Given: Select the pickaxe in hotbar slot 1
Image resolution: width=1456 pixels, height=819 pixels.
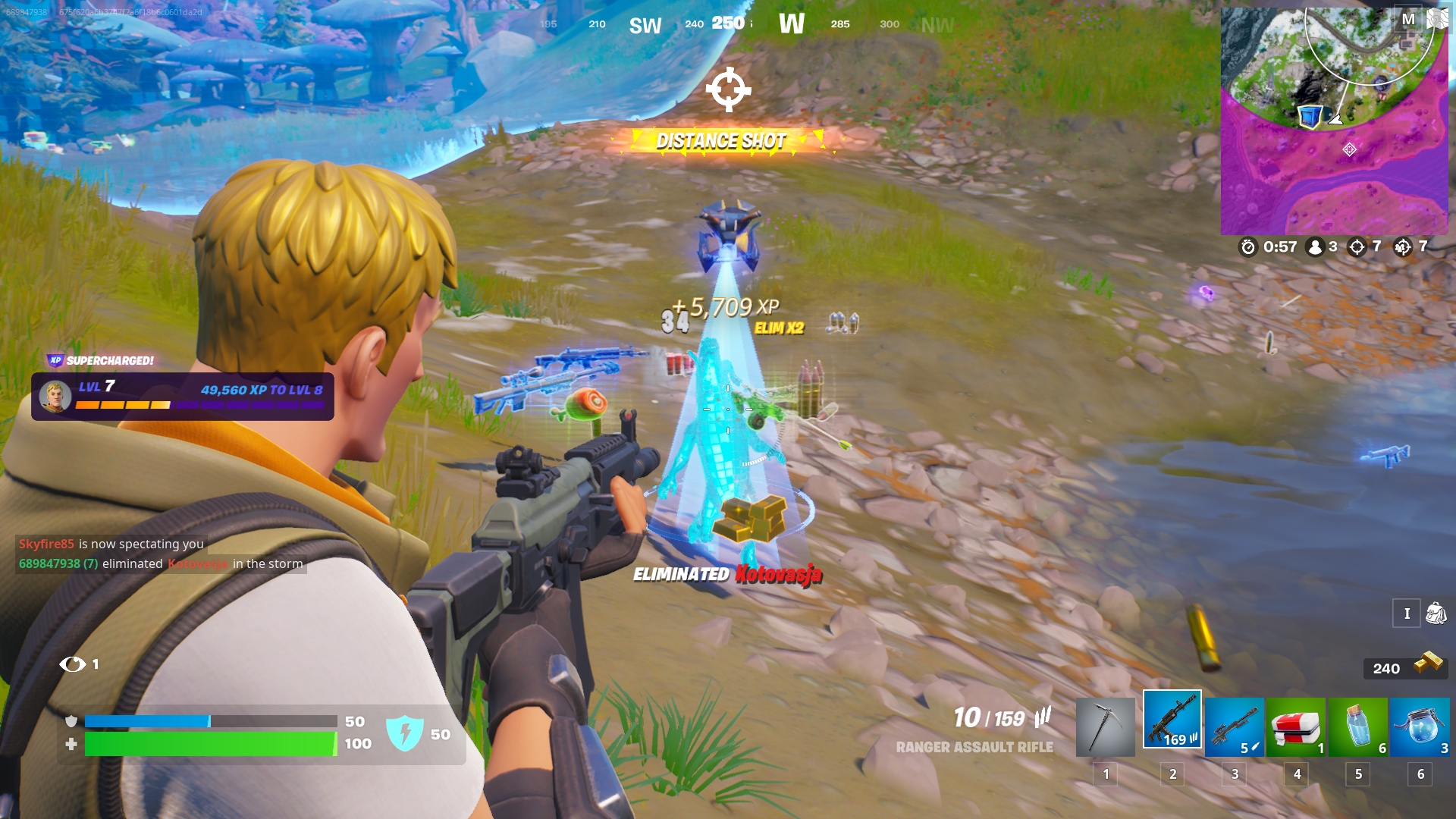Looking at the screenshot, I should pos(1106,726).
